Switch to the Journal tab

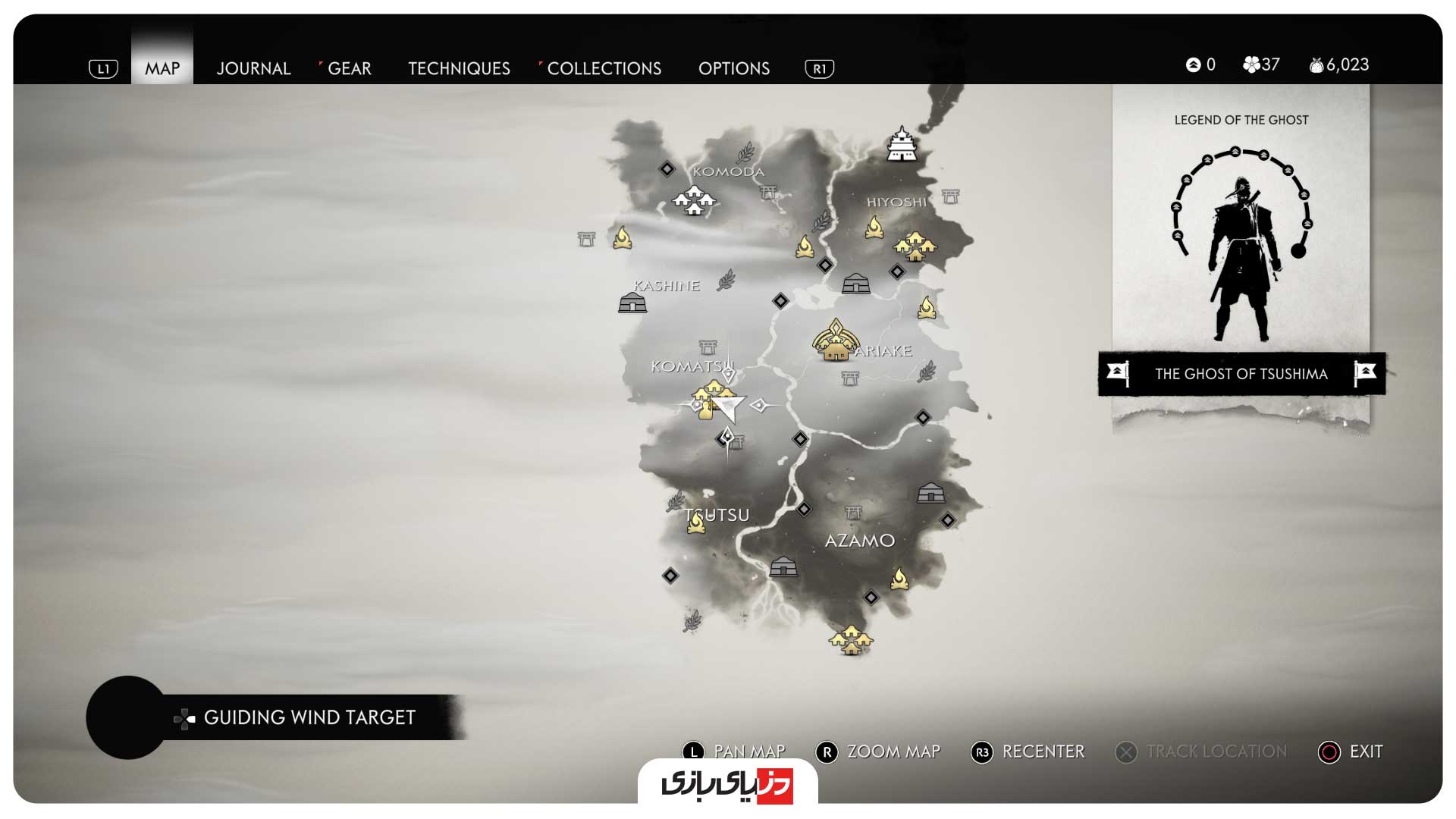pyautogui.click(x=253, y=68)
